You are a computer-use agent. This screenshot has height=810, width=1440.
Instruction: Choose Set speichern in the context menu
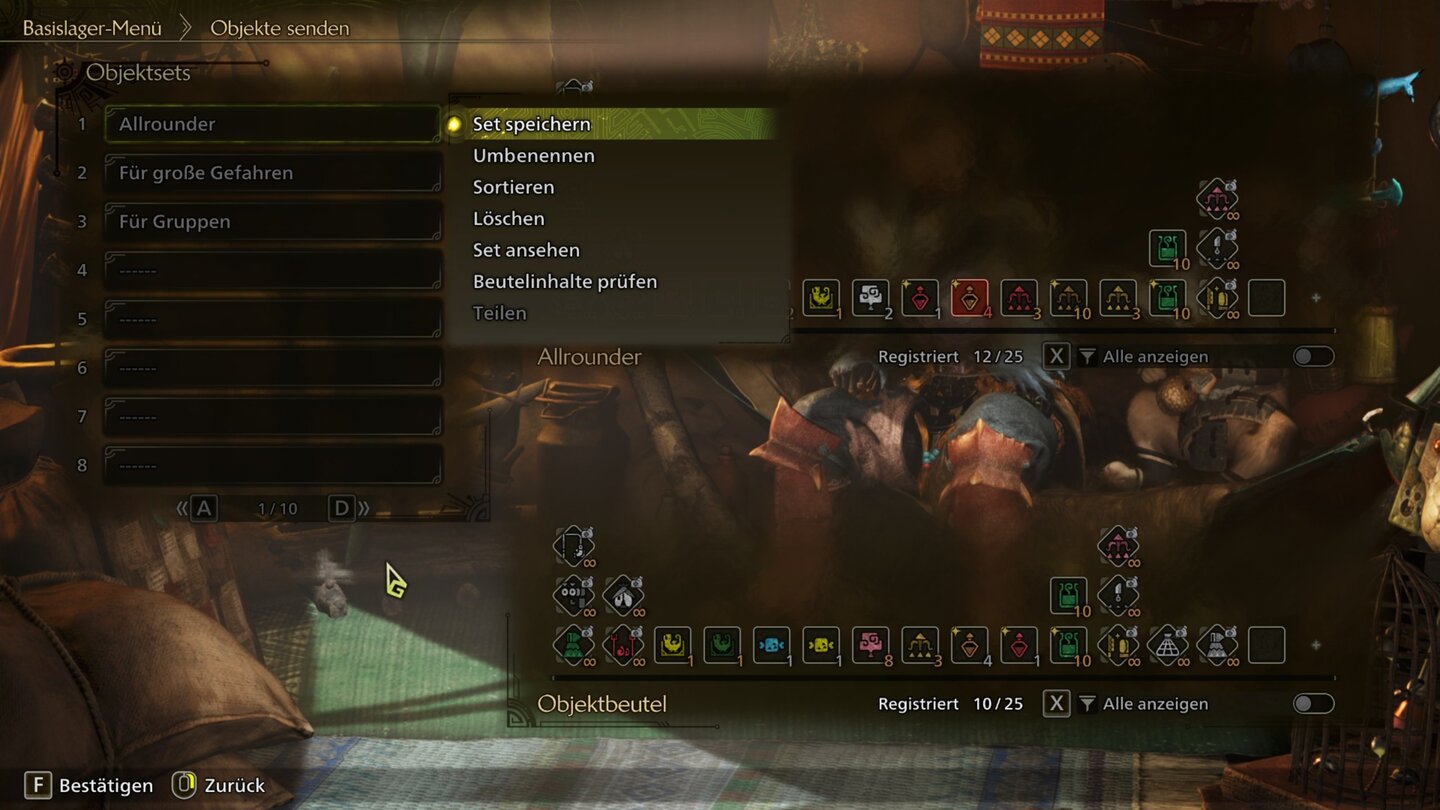[x=531, y=124]
